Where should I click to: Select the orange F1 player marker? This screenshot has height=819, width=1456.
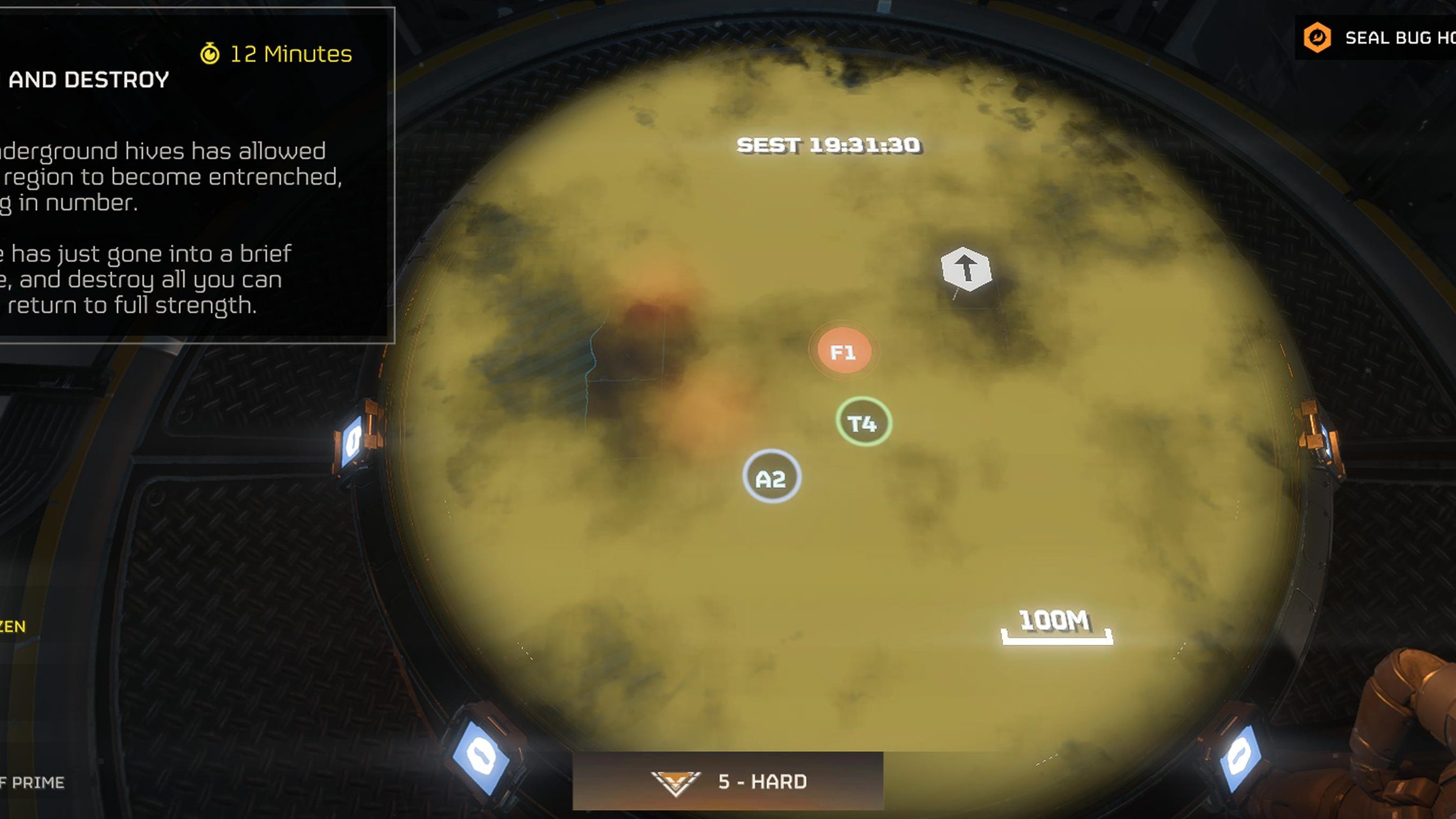(844, 352)
